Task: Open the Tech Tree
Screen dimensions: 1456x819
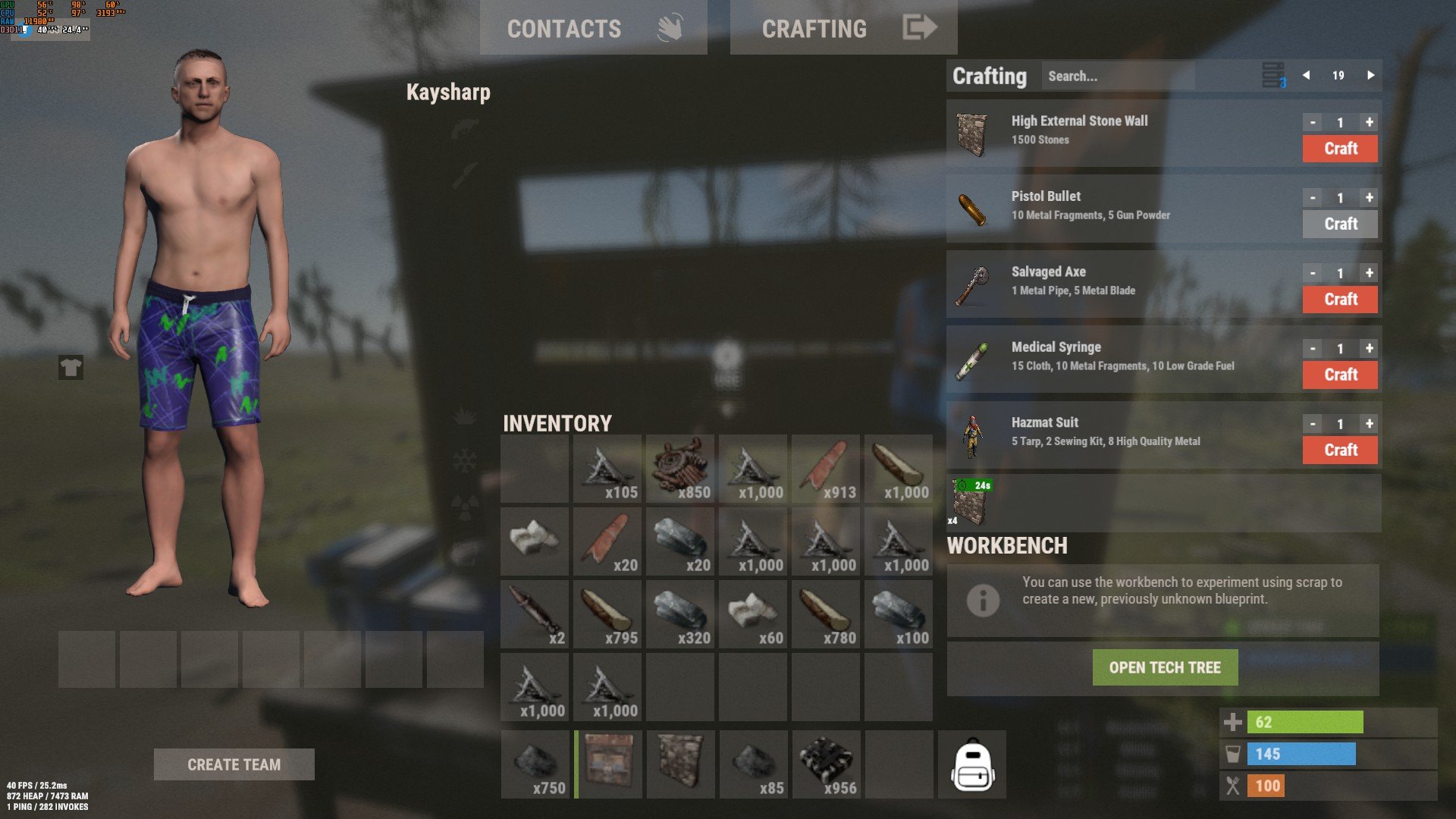Action: (x=1165, y=667)
